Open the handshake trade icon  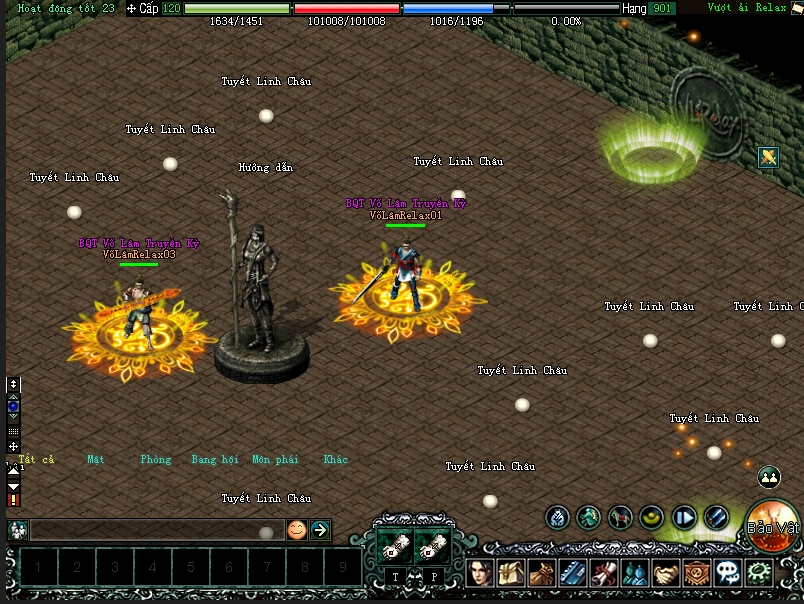pyautogui.click(x=666, y=574)
